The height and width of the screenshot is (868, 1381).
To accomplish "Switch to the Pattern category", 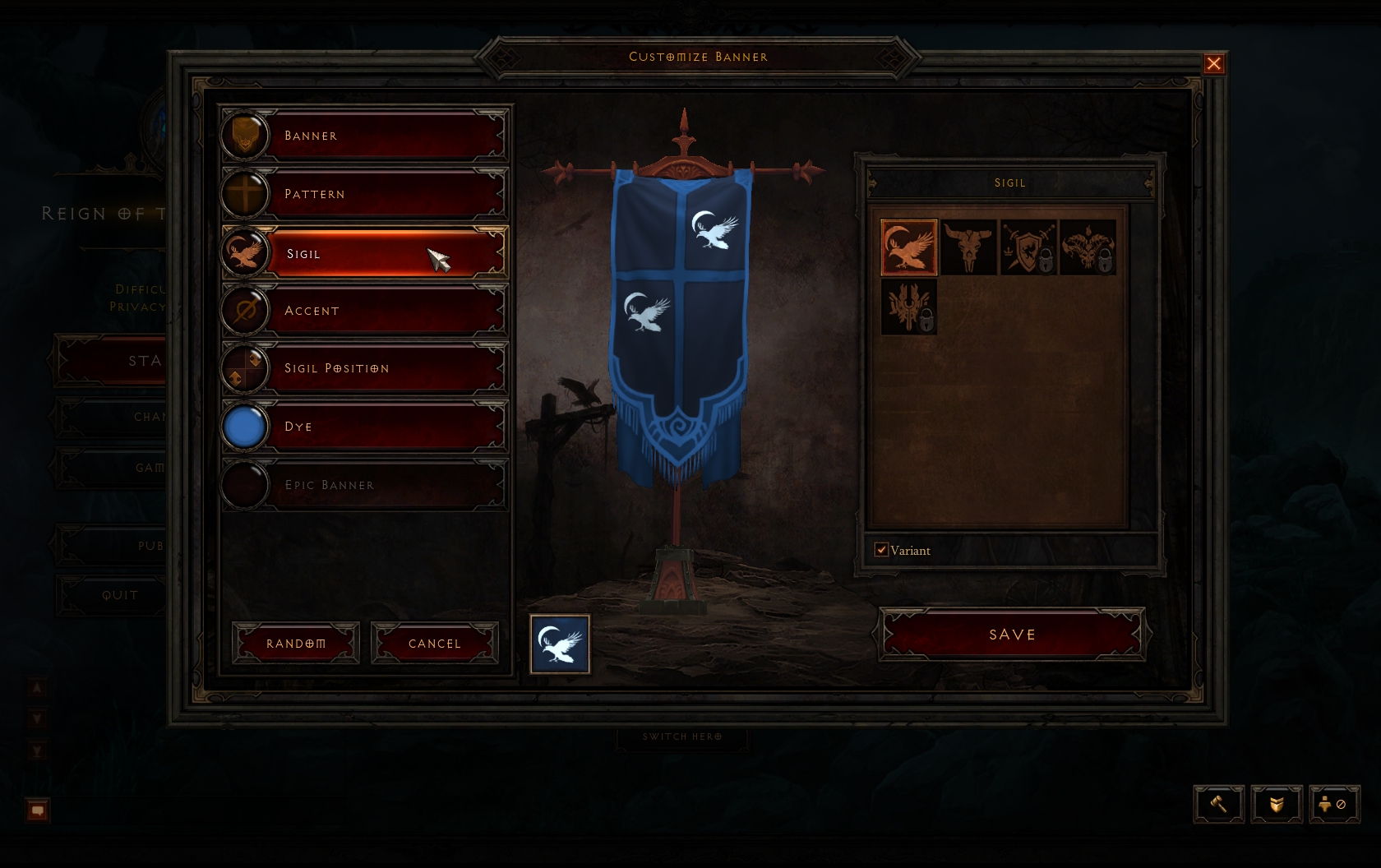I will (363, 194).
